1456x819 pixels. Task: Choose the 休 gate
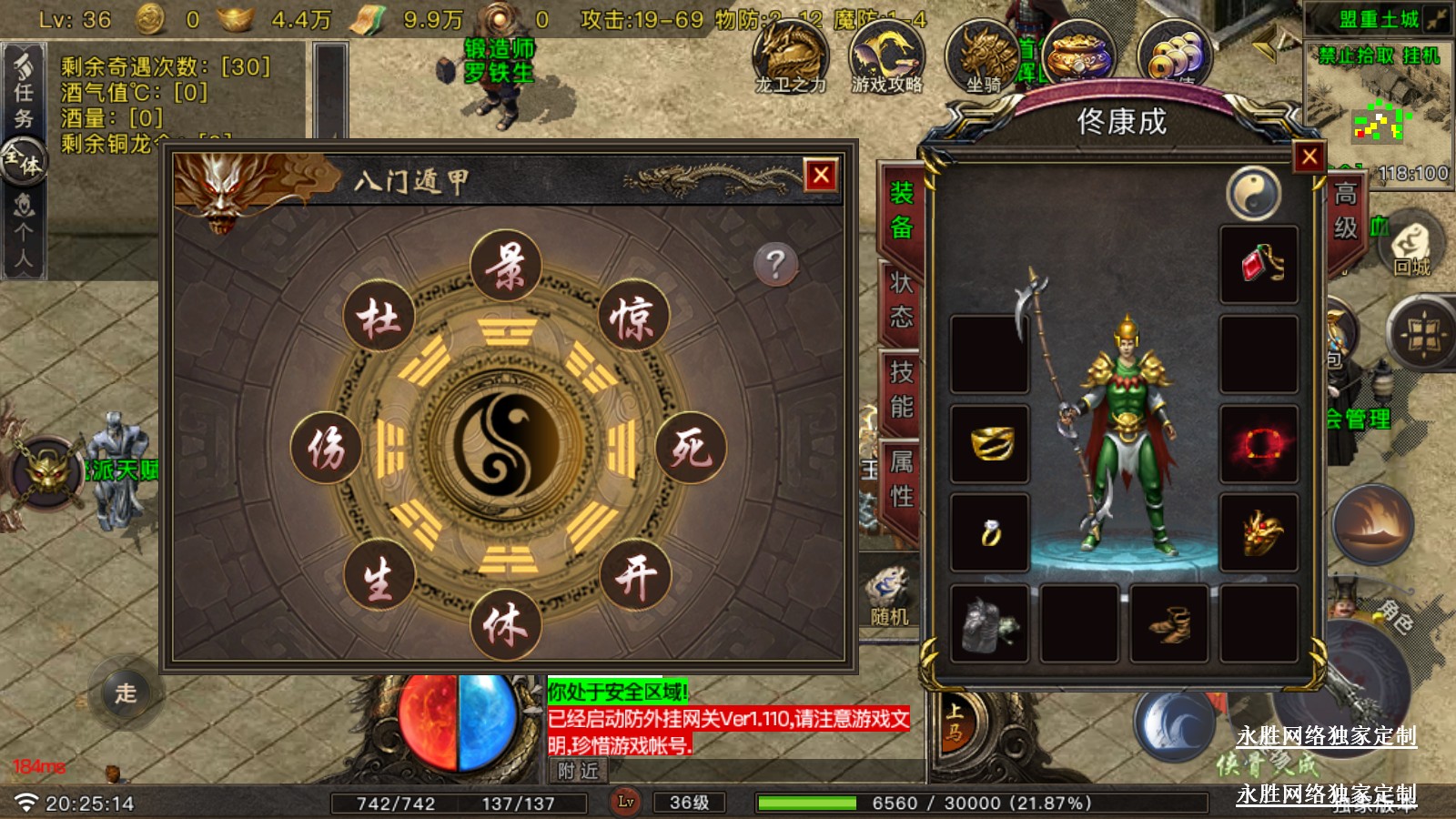[506, 626]
